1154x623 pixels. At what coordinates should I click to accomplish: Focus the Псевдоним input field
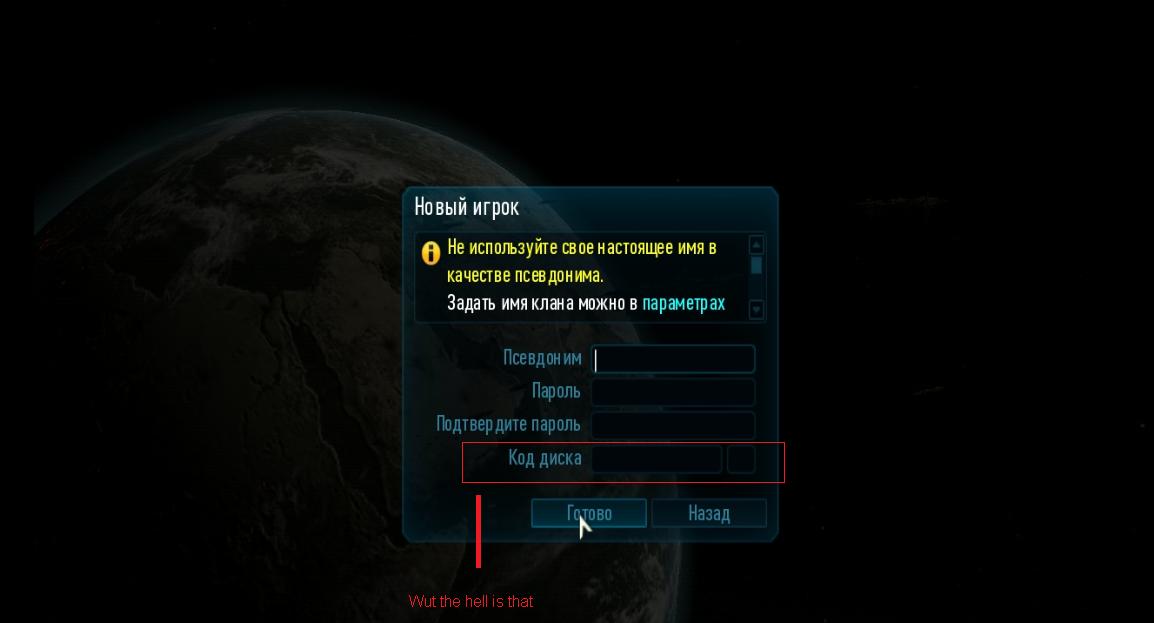click(x=673, y=359)
